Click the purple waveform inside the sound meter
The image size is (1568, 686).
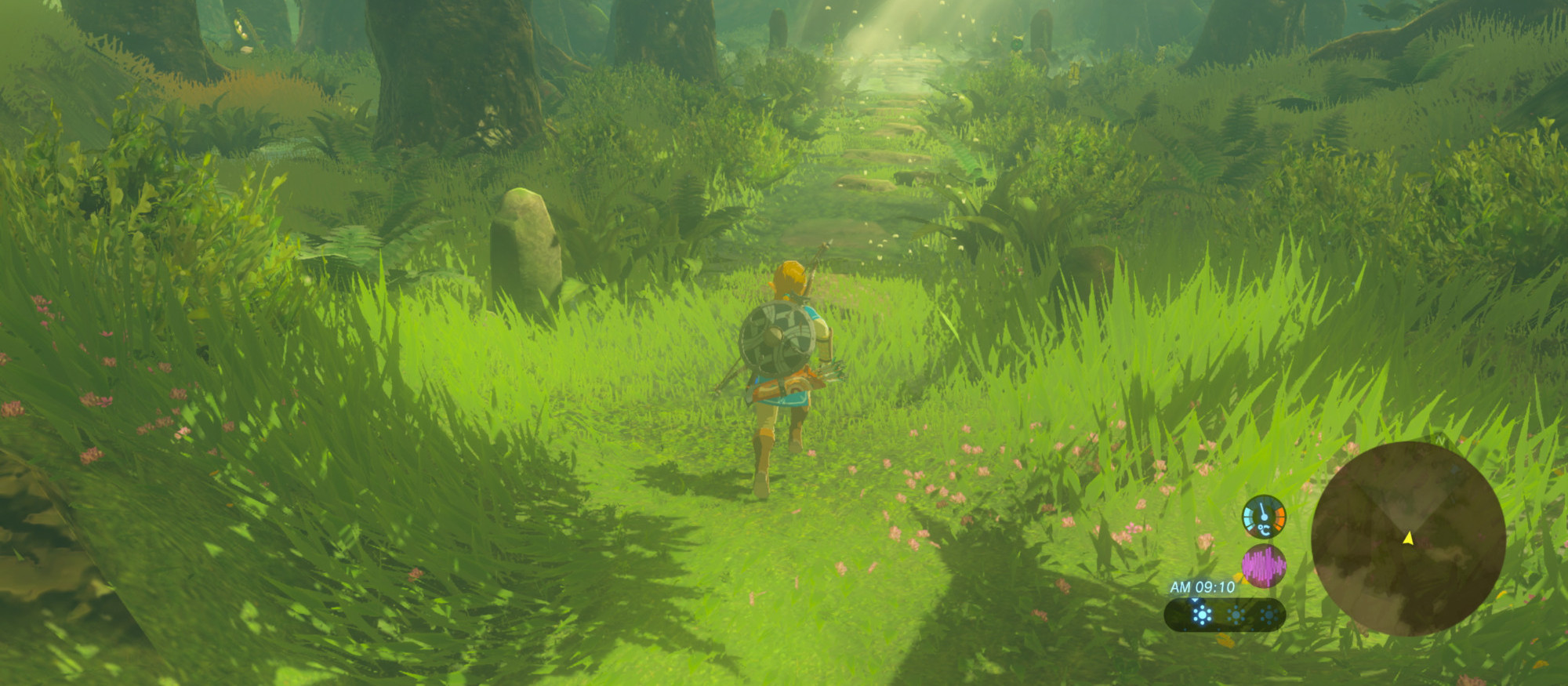[x=1263, y=564]
